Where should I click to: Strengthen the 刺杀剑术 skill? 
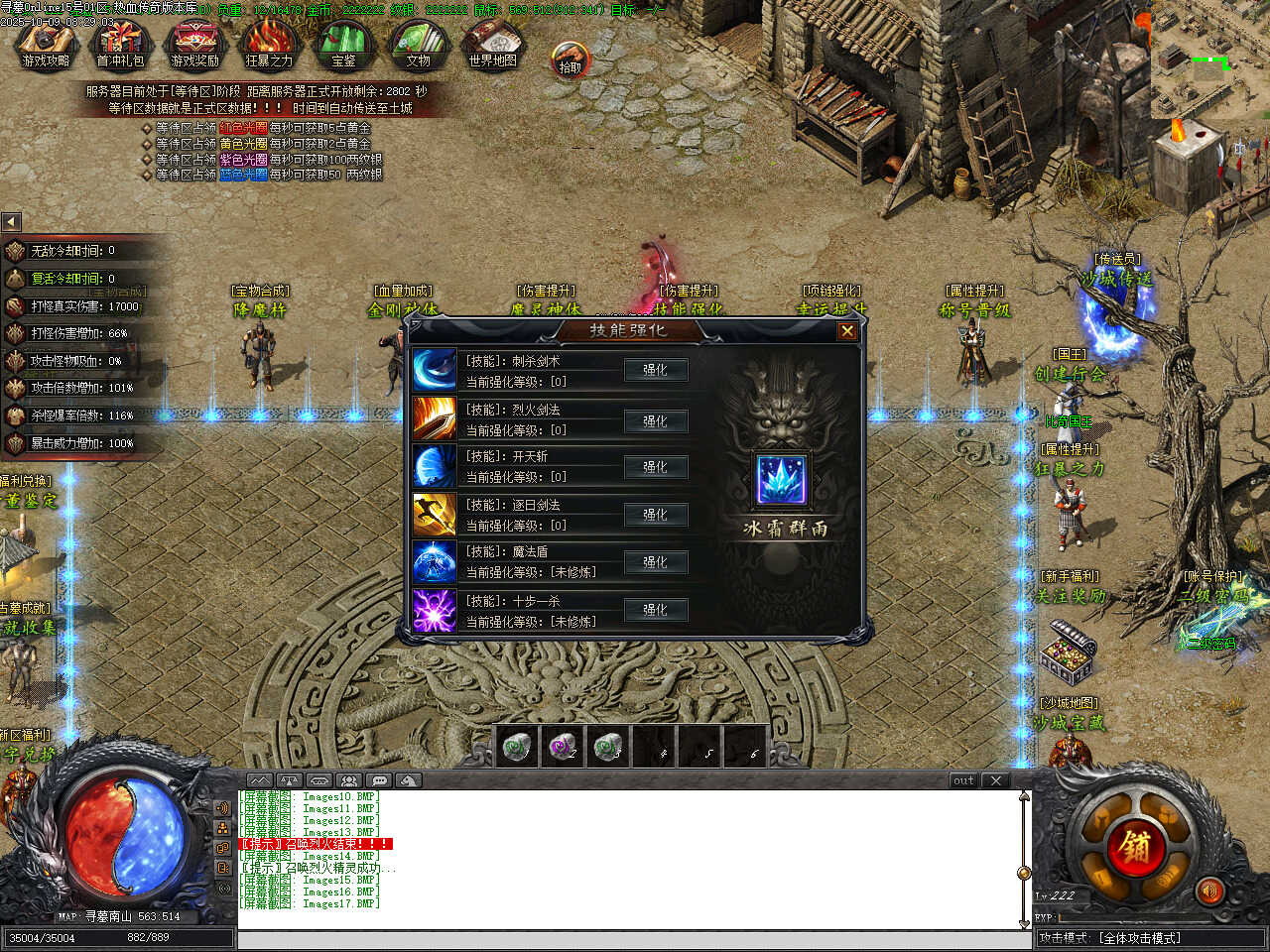(655, 370)
